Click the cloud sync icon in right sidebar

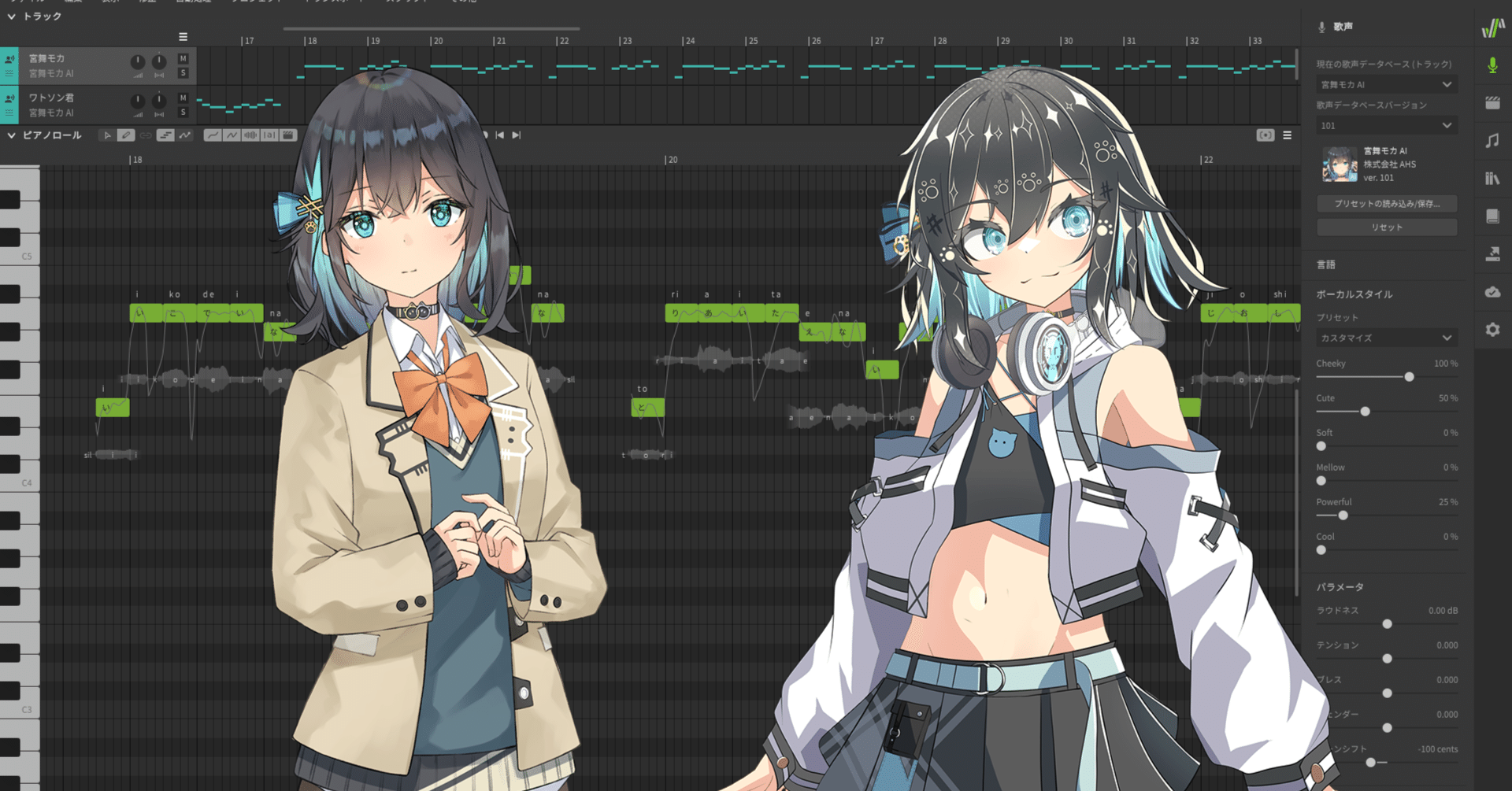pyautogui.click(x=1493, y=291)
